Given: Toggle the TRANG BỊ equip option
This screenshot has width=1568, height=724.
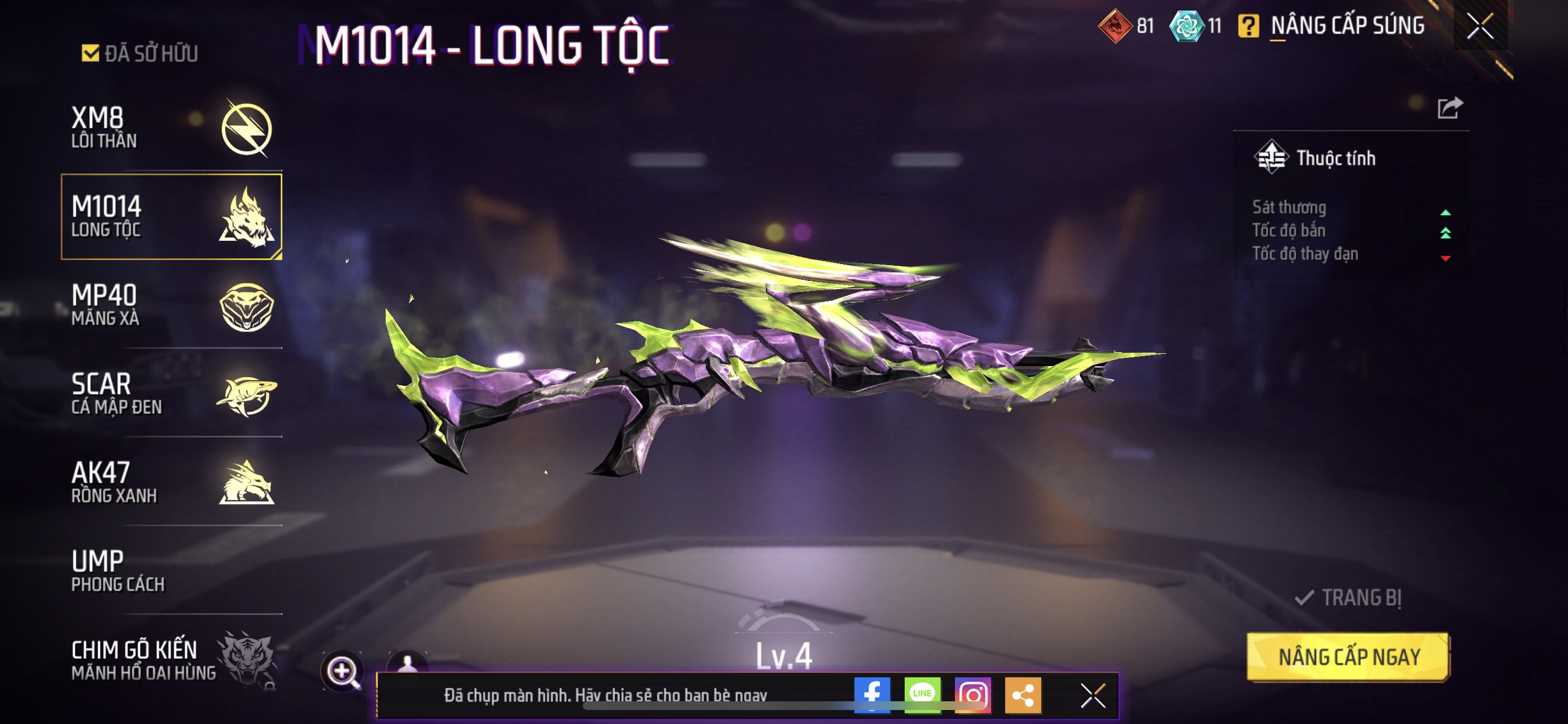Looking at the screenshot, I should pyautogui.click(x=1348, y=598).
